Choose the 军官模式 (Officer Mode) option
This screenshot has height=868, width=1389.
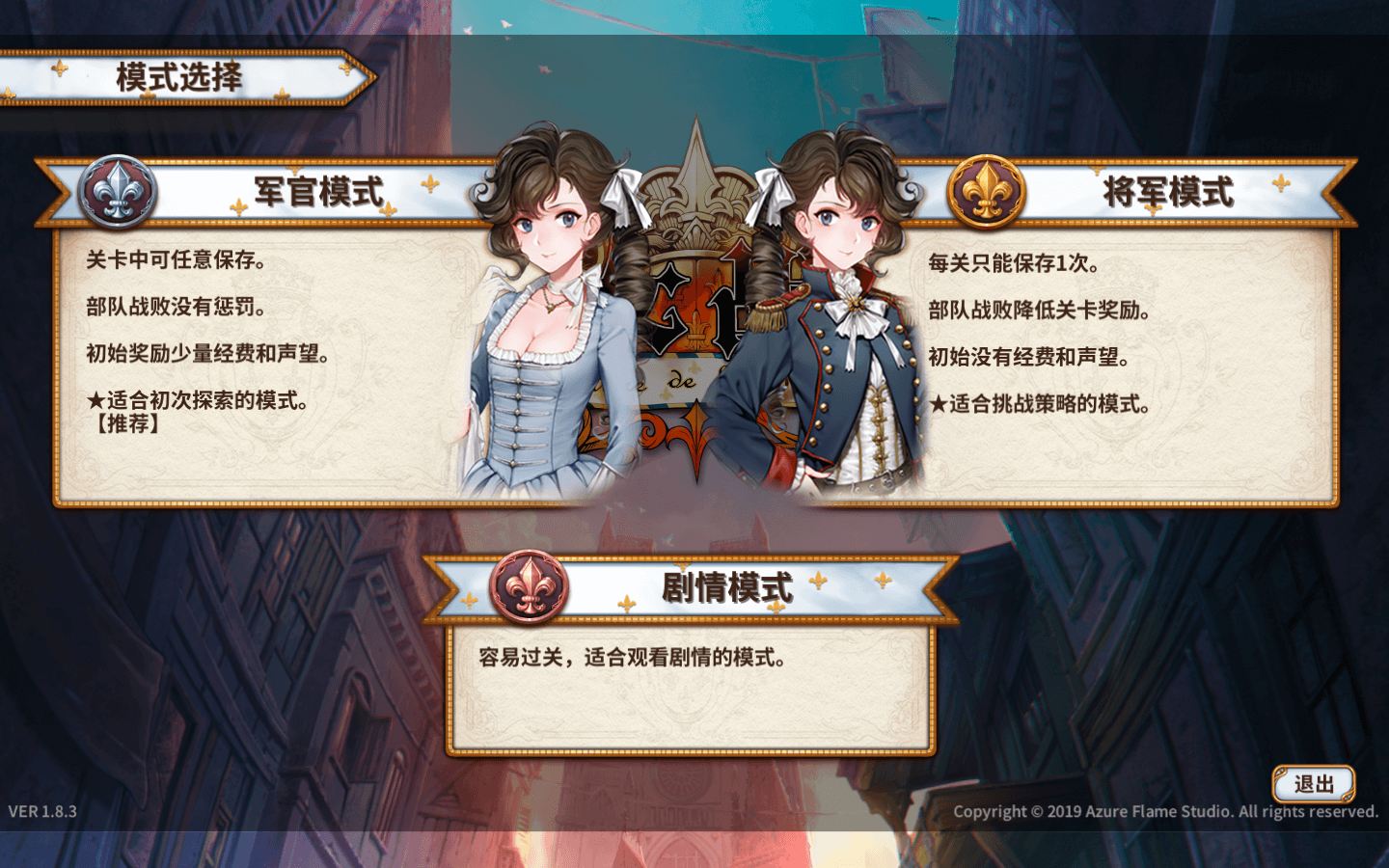point(318,193)
